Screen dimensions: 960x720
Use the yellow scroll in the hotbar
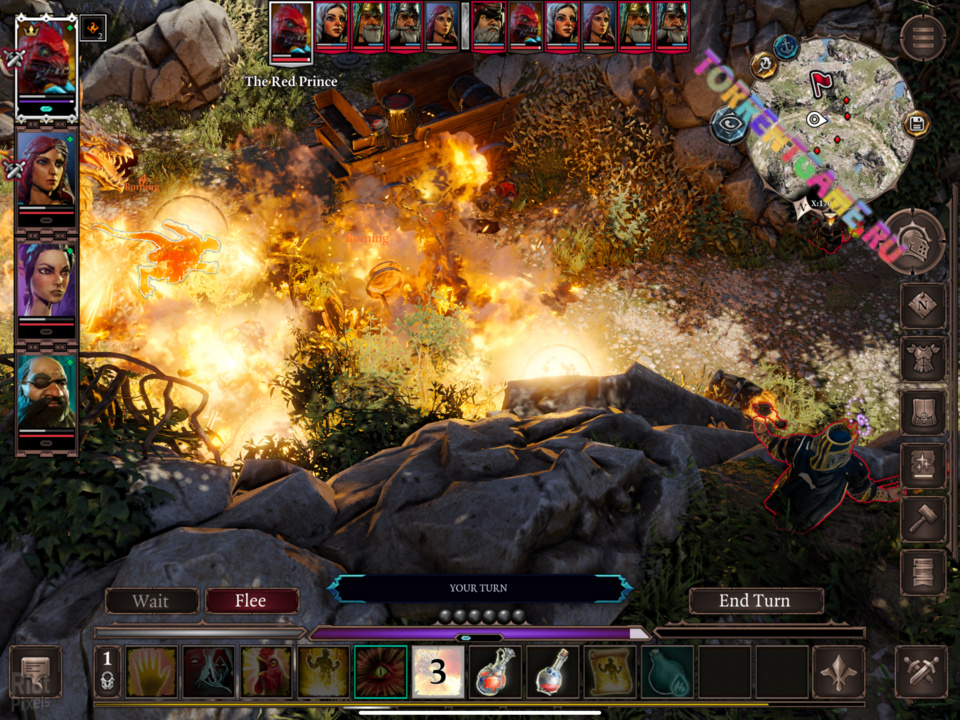(607, 671)
